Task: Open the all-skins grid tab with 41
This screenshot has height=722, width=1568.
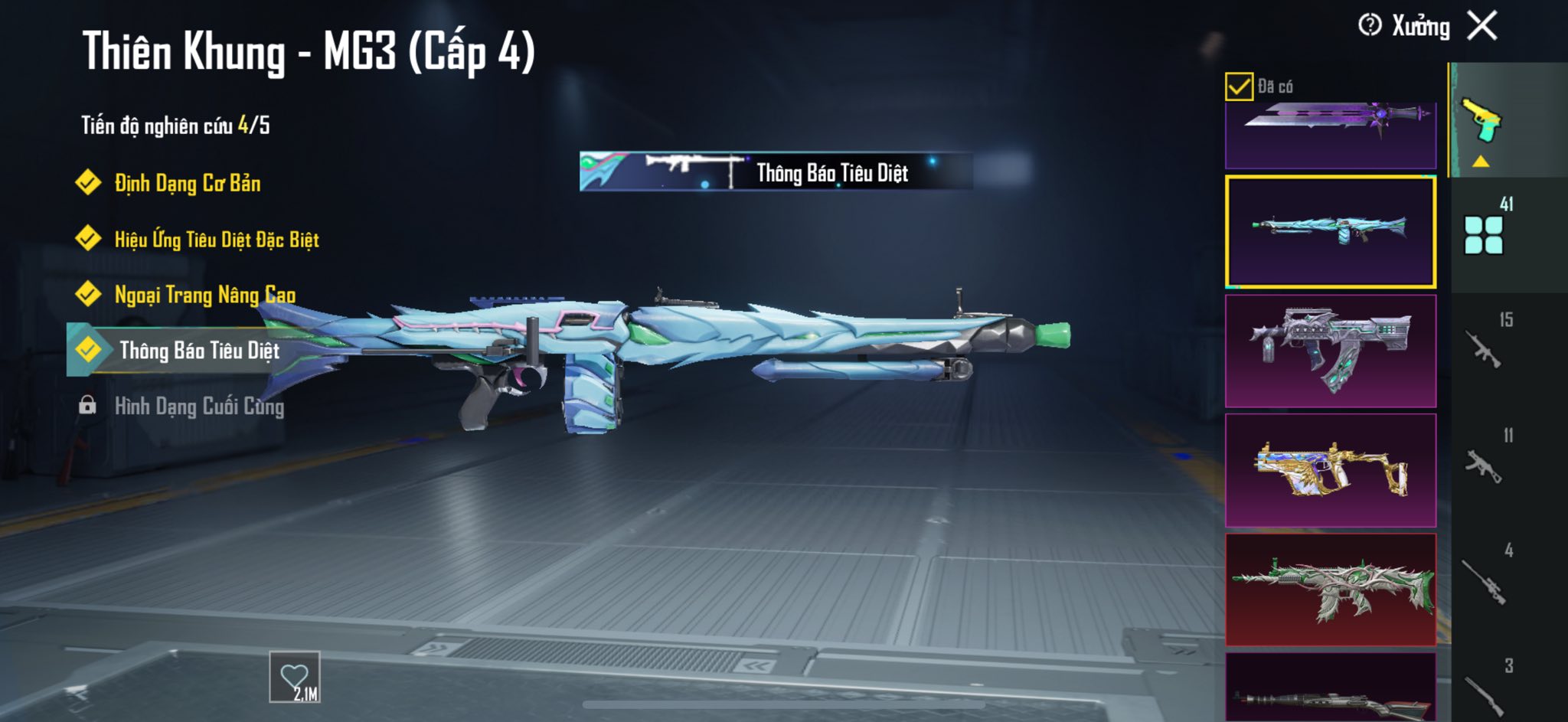Action: pyautogui.click(x=1484, y=232)
